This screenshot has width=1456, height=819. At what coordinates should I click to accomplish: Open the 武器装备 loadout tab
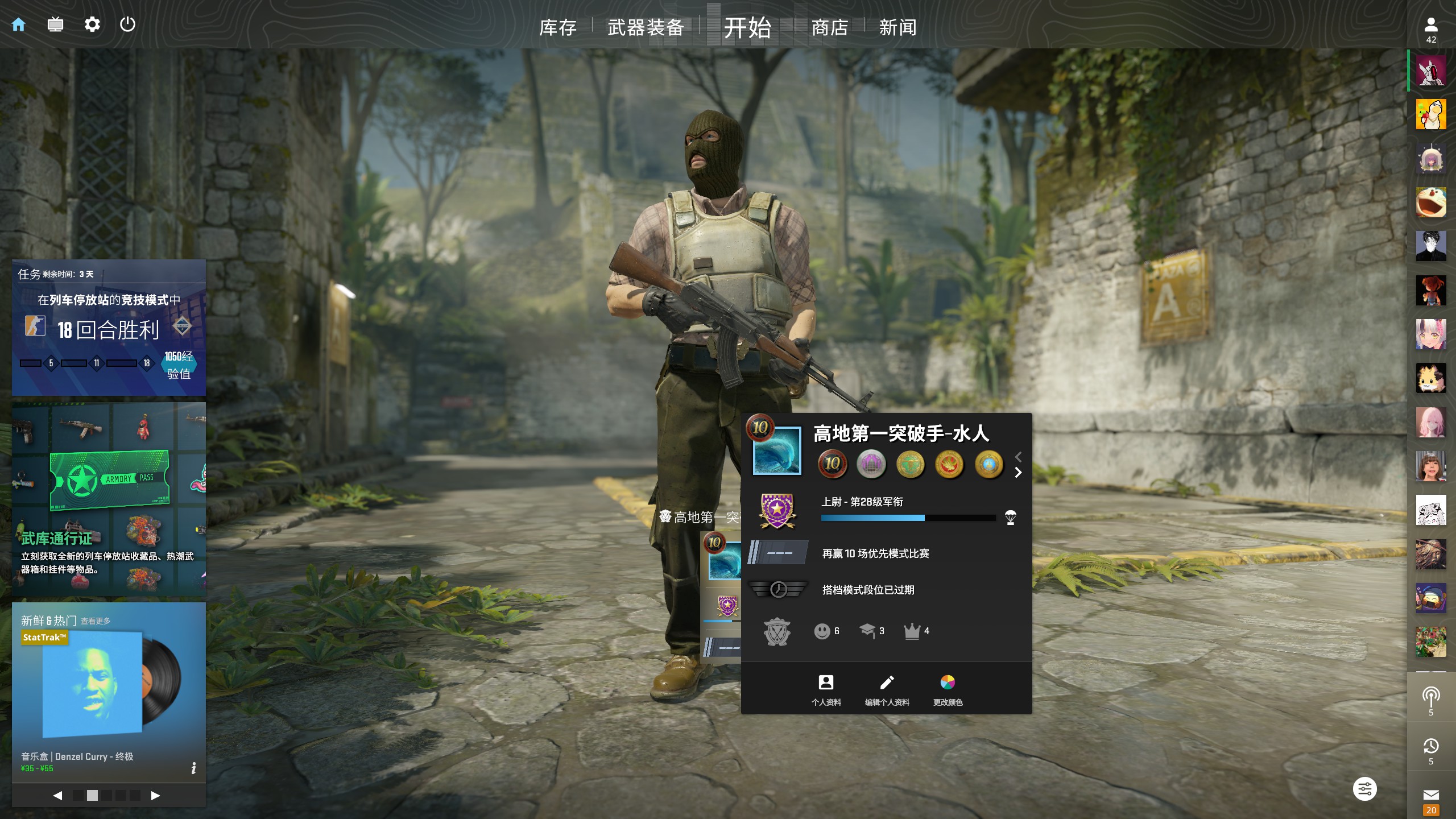pos(646,27)
